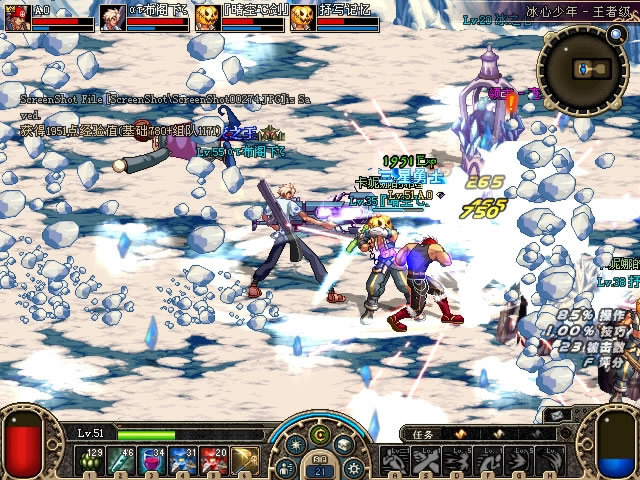Image resolution: width=640 pixels, height=480 pixels.
Task: Use the quick-slot item with 46 count
Action: point(124,460)
